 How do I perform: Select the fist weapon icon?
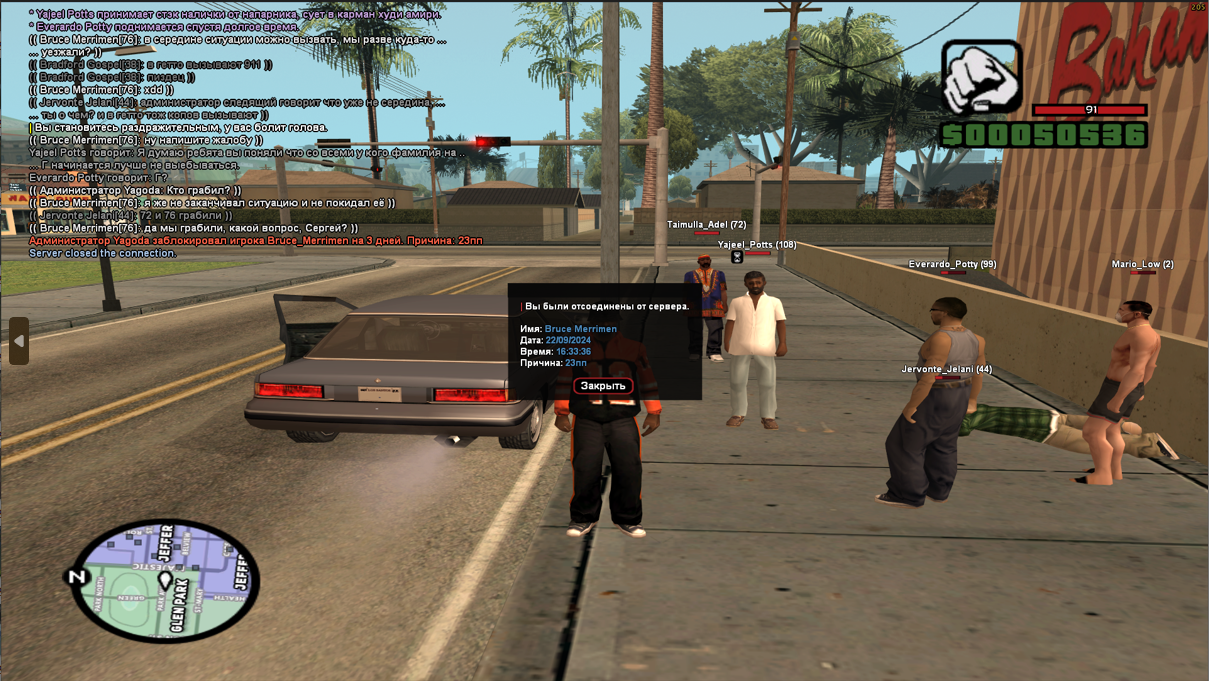(982, 77)
